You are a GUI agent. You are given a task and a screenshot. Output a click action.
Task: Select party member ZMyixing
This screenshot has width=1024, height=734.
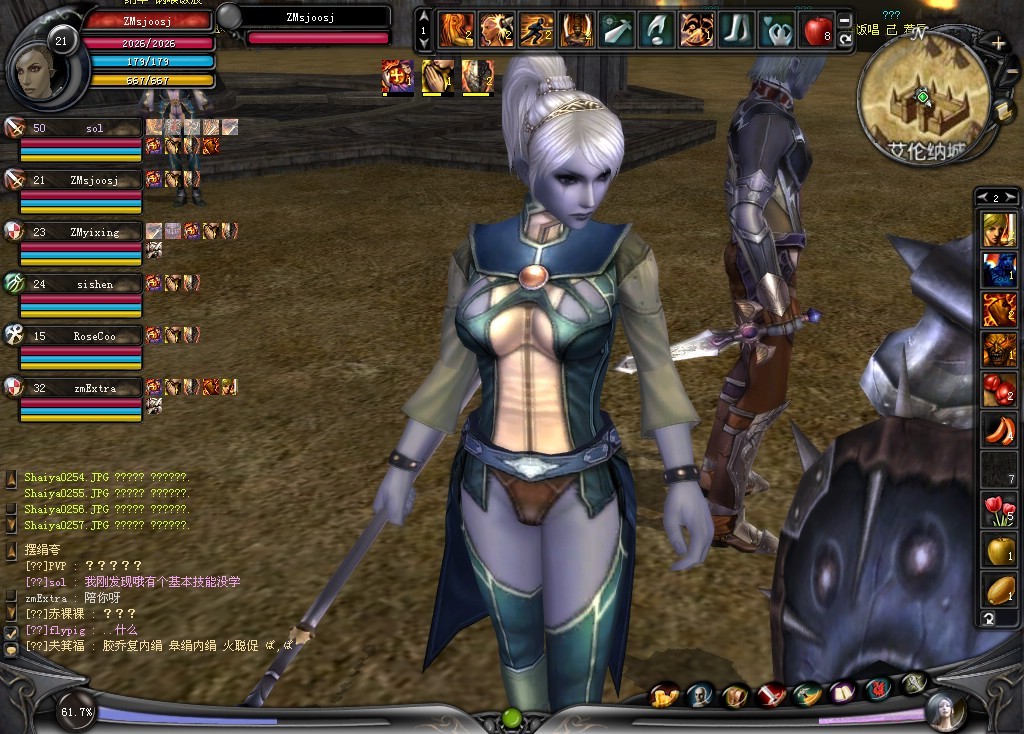(x=94, y=232)
